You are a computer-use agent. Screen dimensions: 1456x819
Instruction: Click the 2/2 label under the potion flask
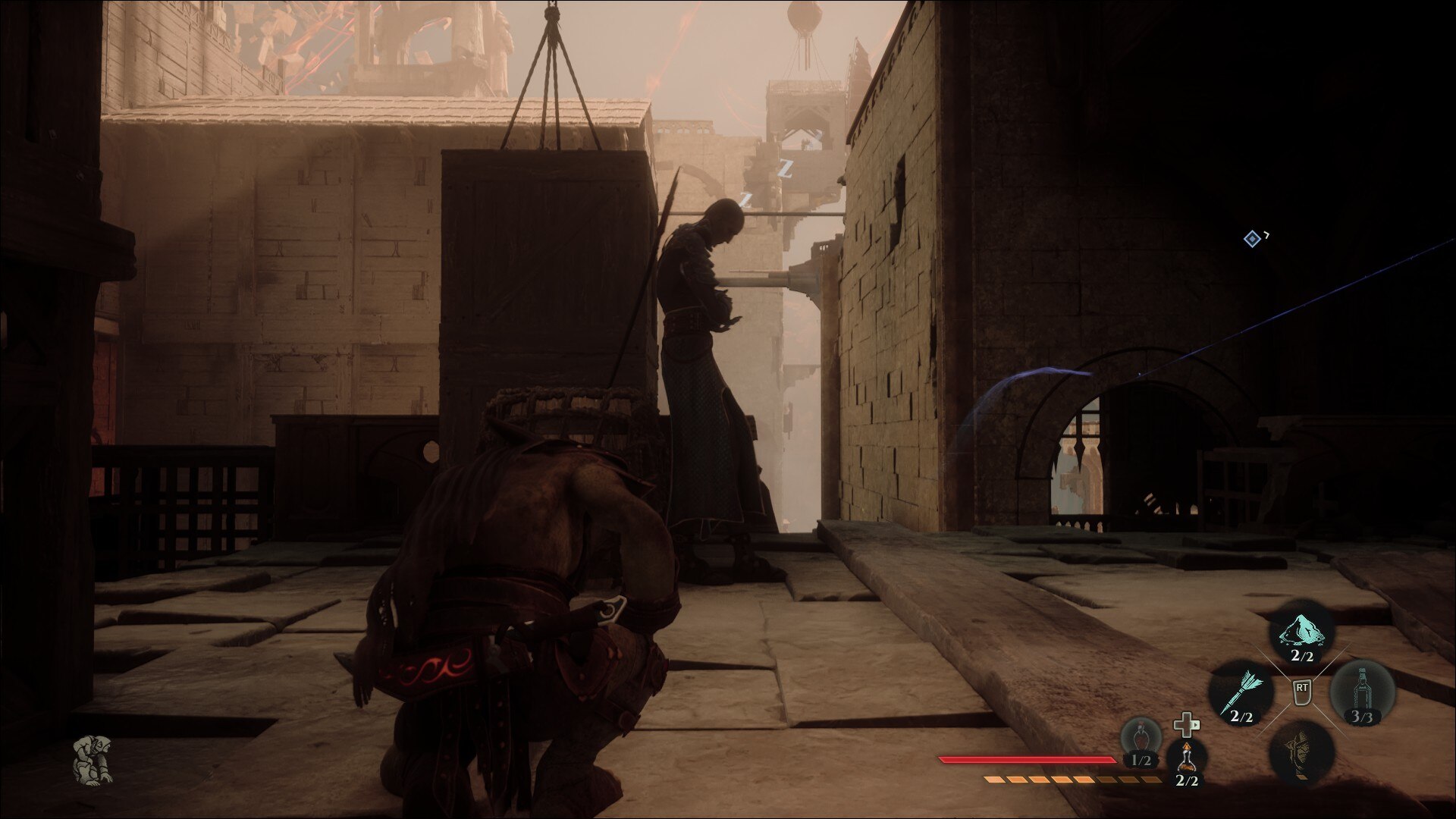tap(1187, 781)
